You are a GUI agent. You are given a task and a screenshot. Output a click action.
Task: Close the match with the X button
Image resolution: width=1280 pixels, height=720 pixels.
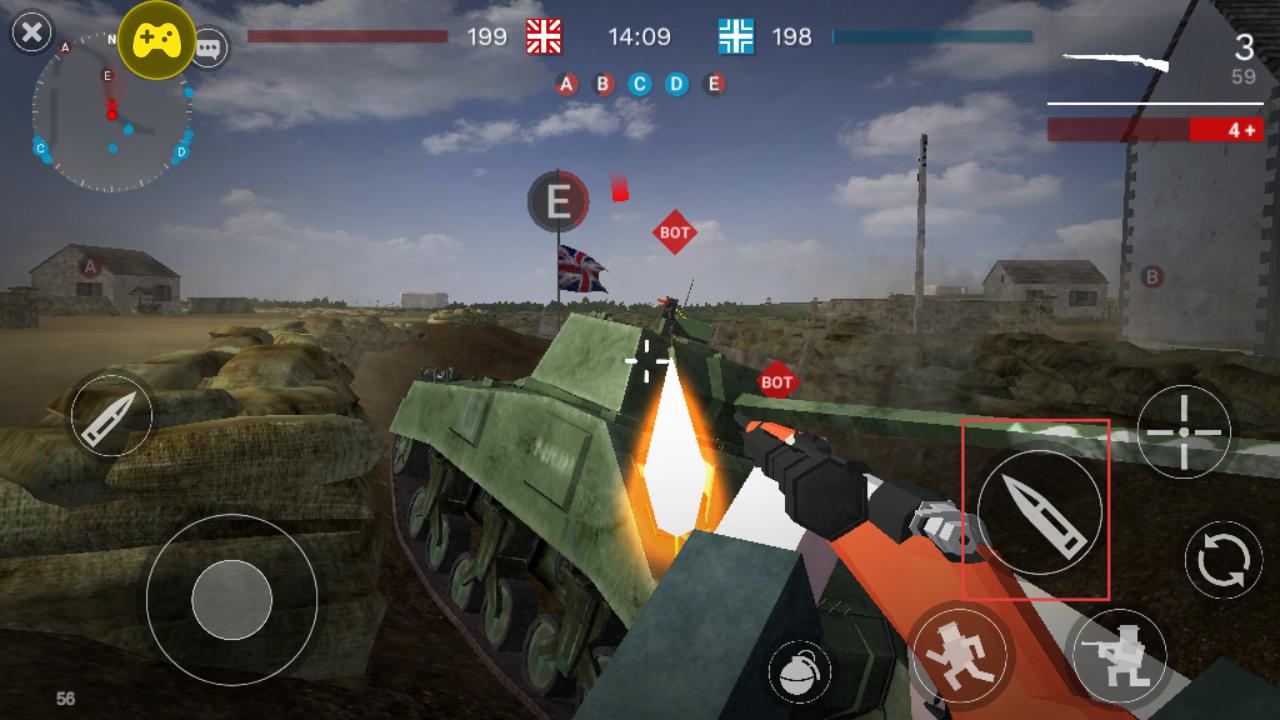tap(31, 32)
